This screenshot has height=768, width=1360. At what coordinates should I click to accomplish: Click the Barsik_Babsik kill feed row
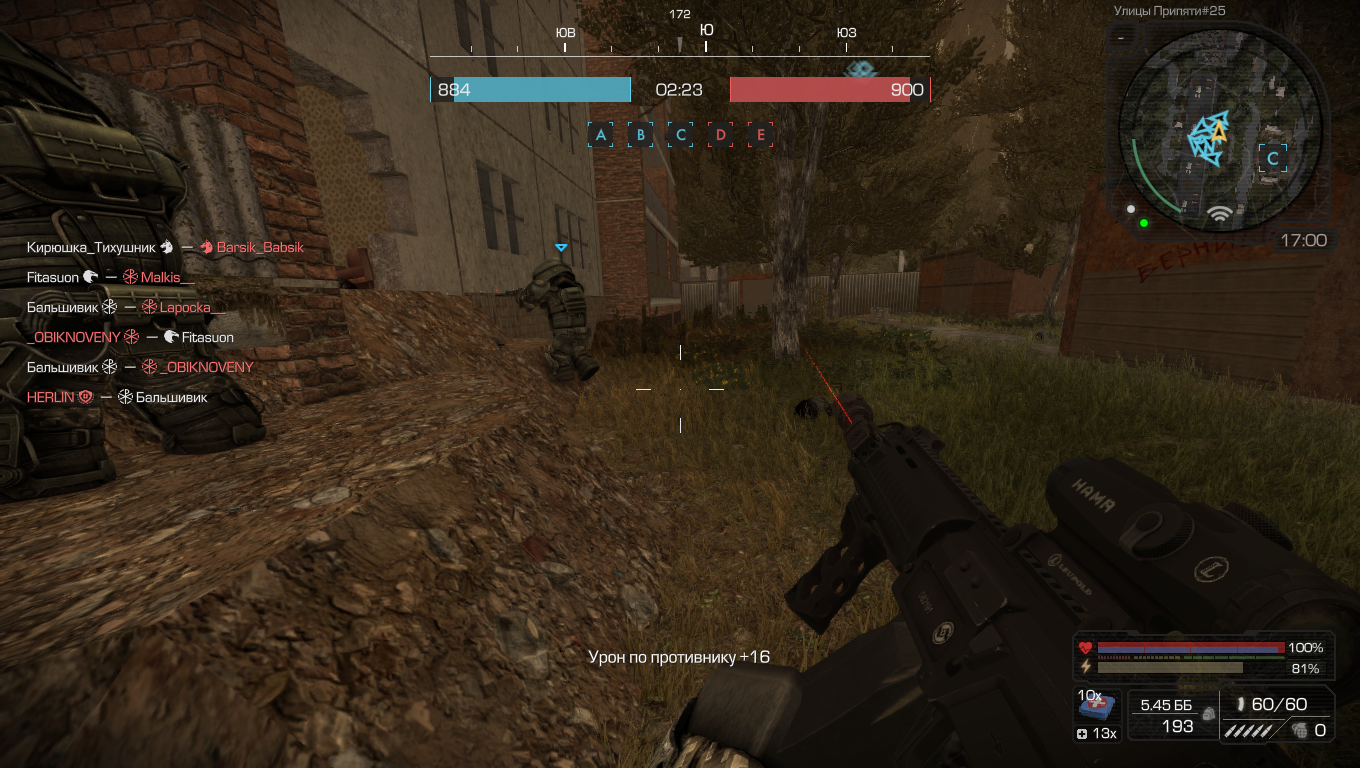[x=165, y=247]
